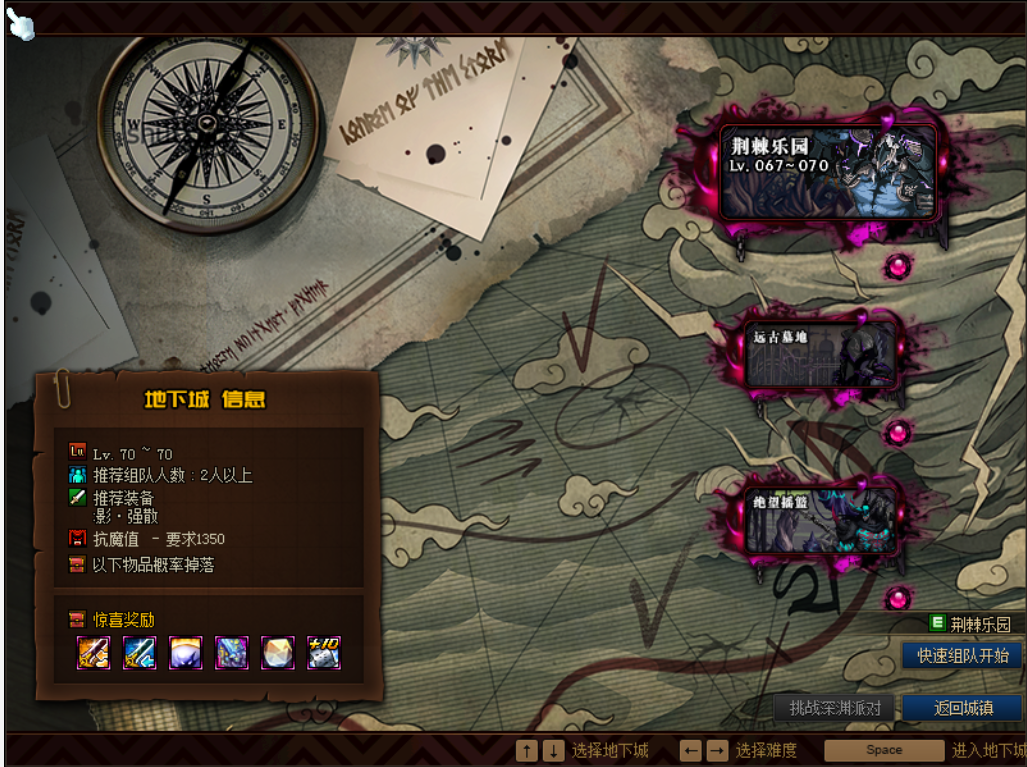This screenshot has width=1027, height=767.
Task: Click the 挑战深渊派对 abyss party button
Action: [835, 708]
